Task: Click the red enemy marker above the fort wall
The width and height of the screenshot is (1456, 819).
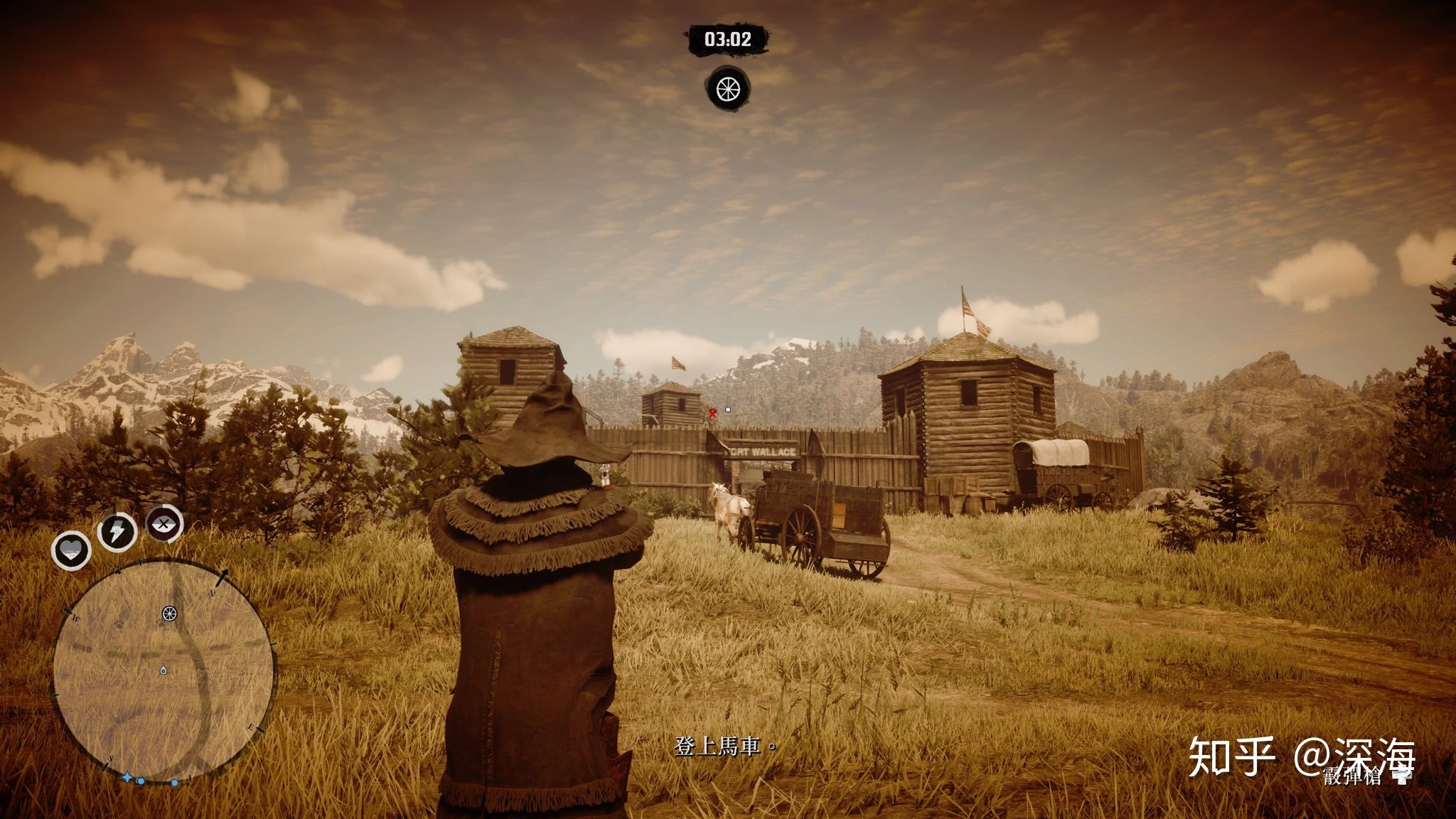Action: click(x=712, y=412)
